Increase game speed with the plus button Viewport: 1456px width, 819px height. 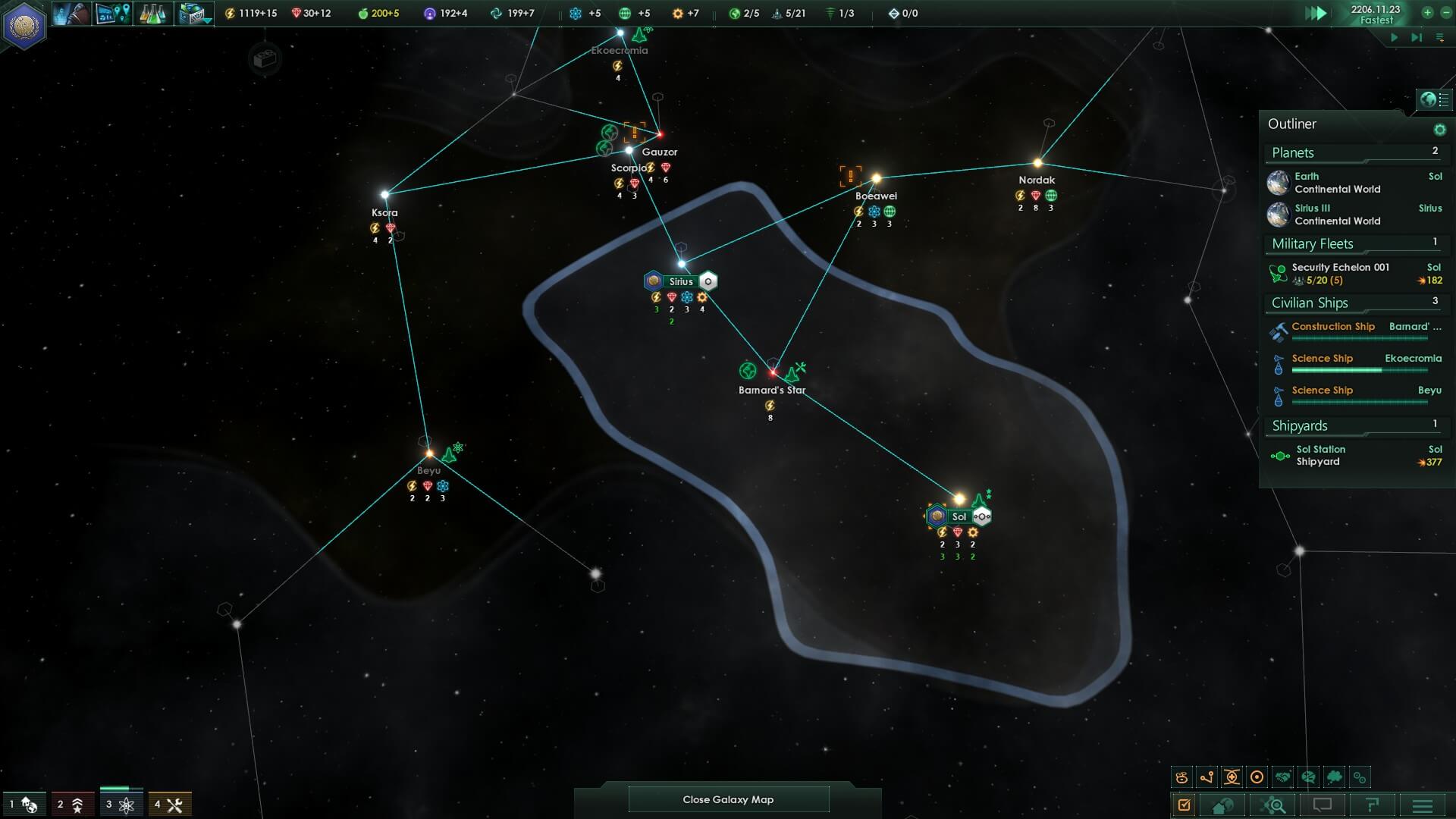tap(1427, 12)
